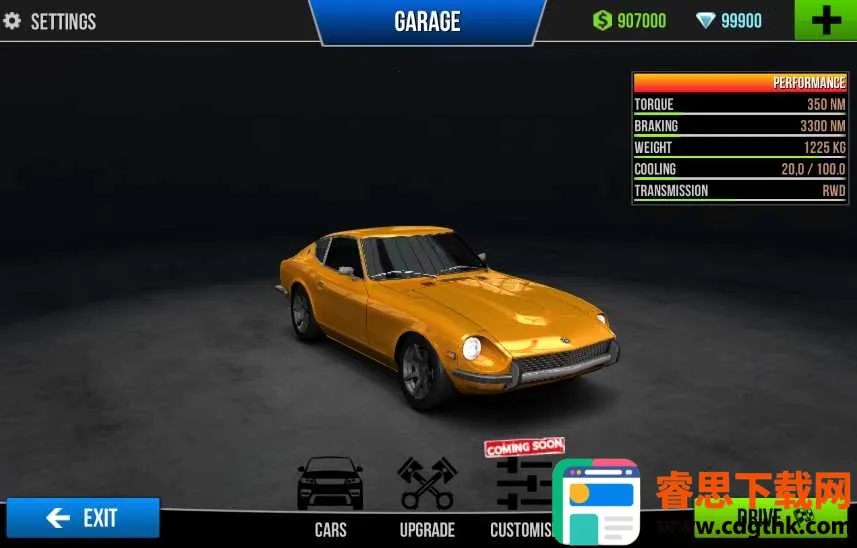
Task: Exit the garage with the Exit button
Action: coord(83,517)
